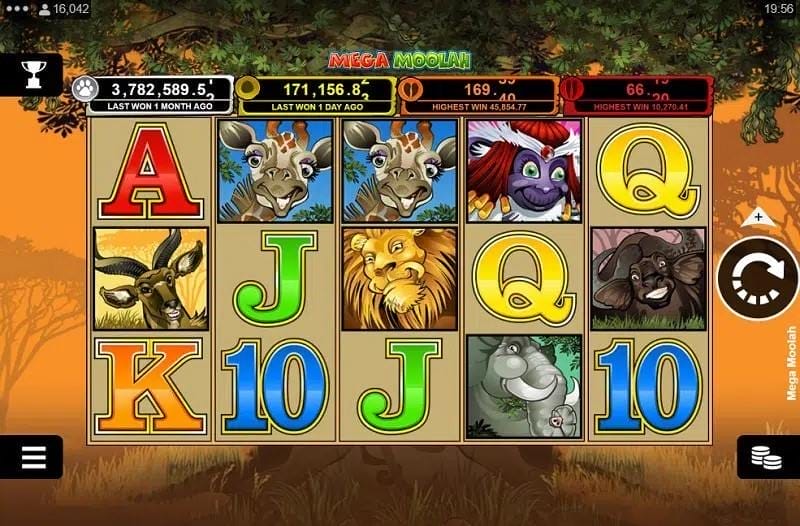The height and width of the screenshot is (526, 800).
Task: Open the hamburger menu
Action: pos(33,457)
